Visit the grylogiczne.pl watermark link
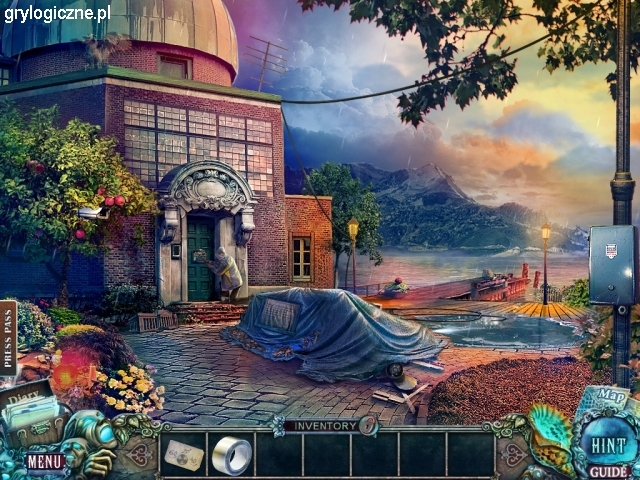 tap(57, 13)
